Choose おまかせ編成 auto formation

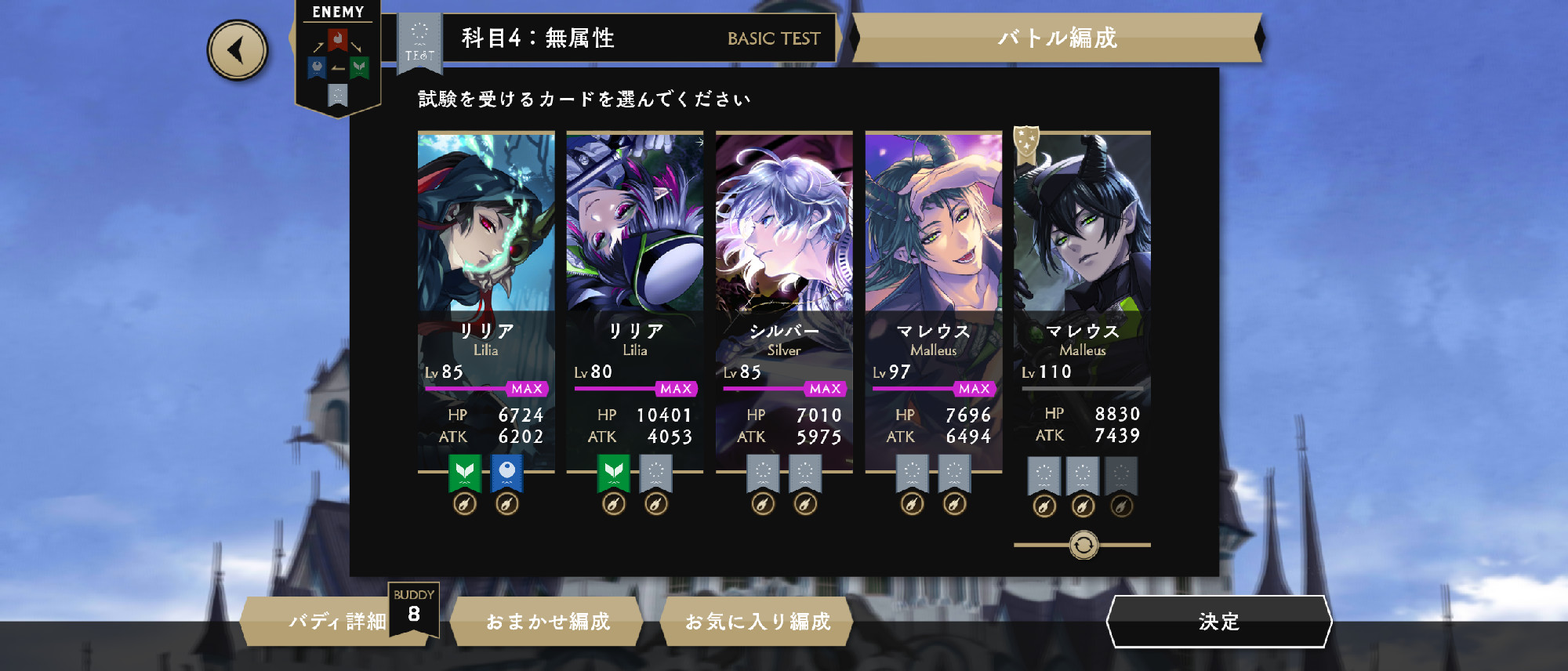(547, 622)
